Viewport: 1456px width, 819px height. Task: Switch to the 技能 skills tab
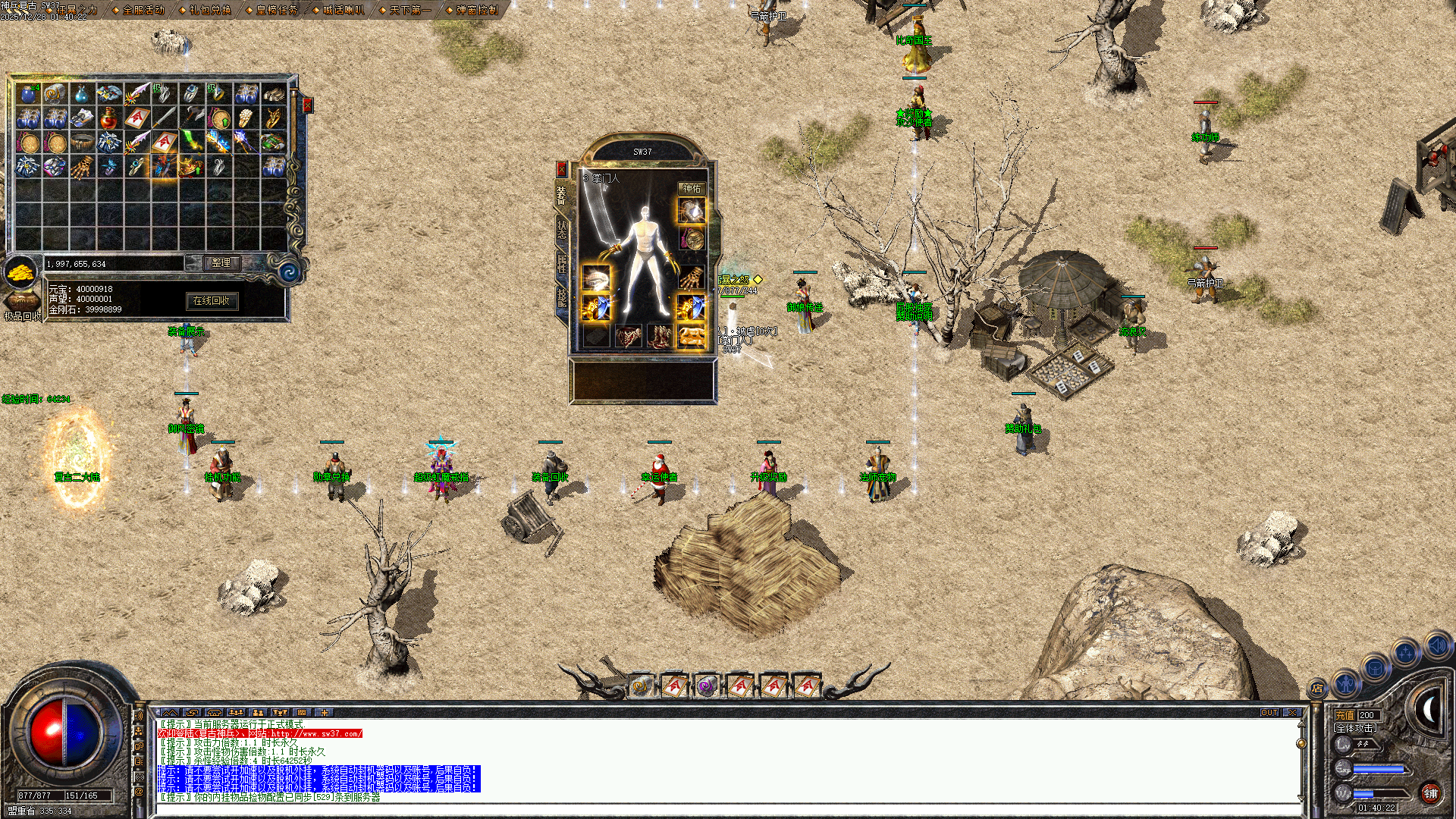point(562,297)
